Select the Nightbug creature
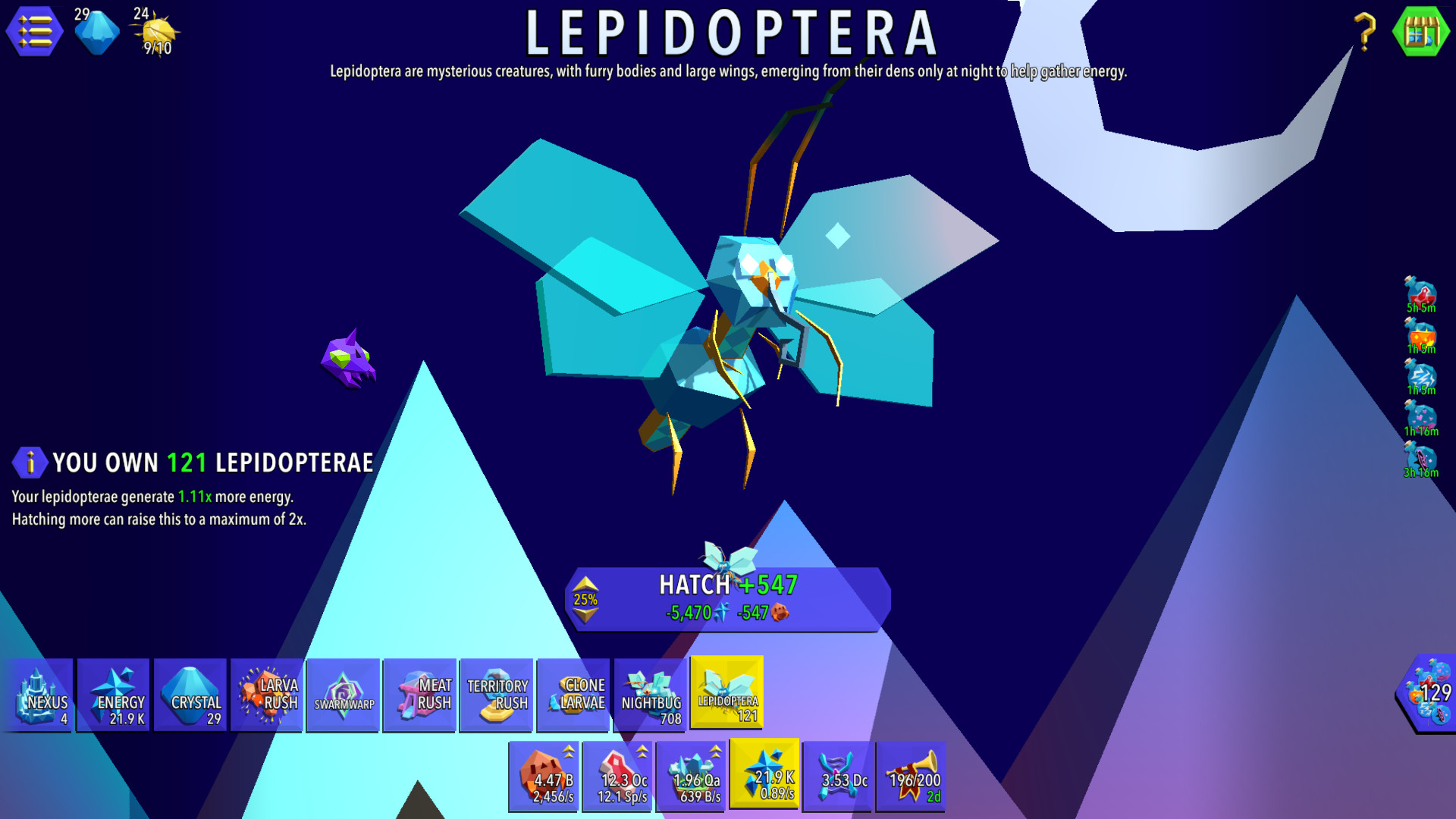This screenshot has width=1456, height=819. [651, 694]
